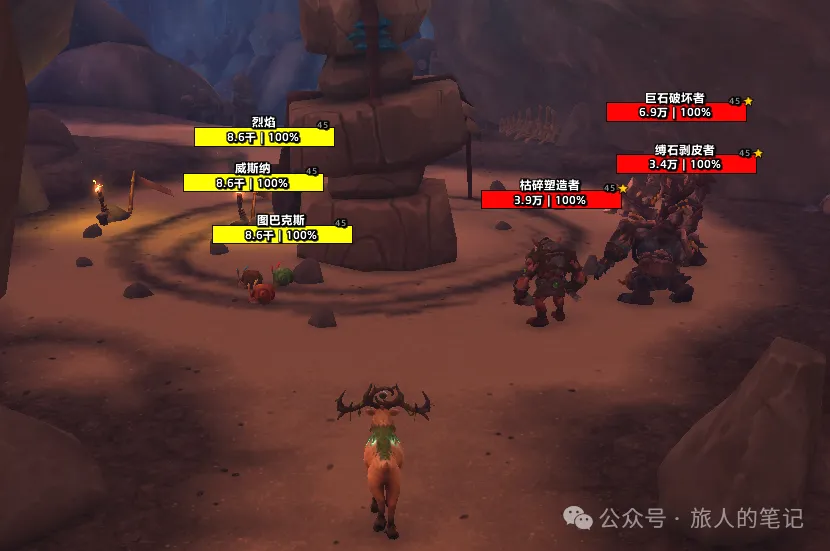The height and width of the screenshot is (551, 830).
Task: Choose the 枯碎塑造者 red nameplate
Action: [550, 200]
